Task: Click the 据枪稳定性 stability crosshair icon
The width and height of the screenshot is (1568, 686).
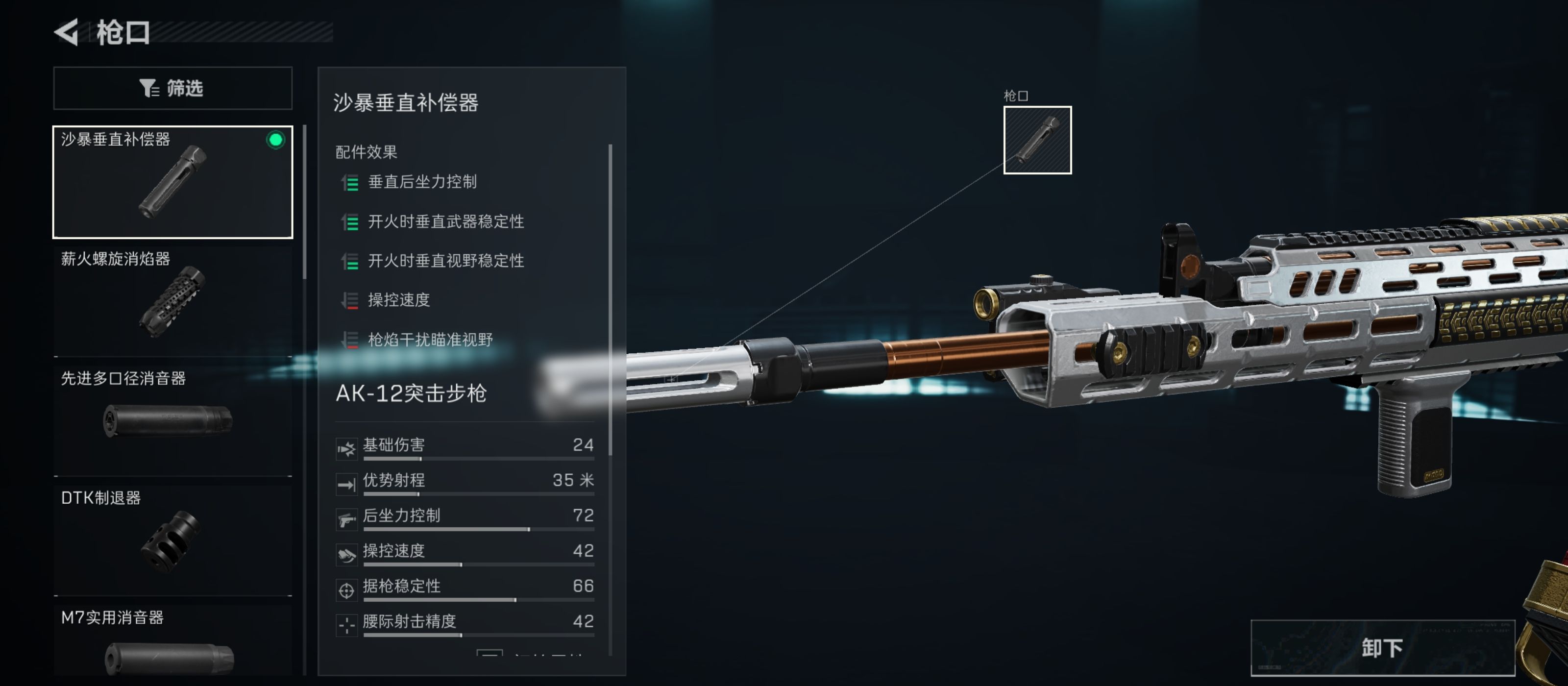Action: click(347, 590)
